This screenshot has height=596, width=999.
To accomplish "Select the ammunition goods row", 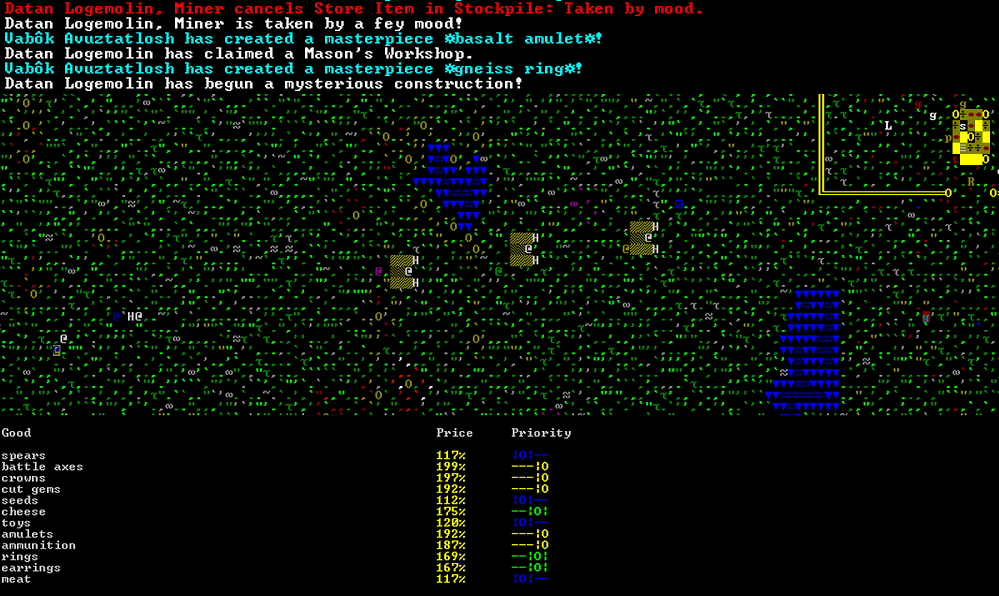I will [38, 546].
